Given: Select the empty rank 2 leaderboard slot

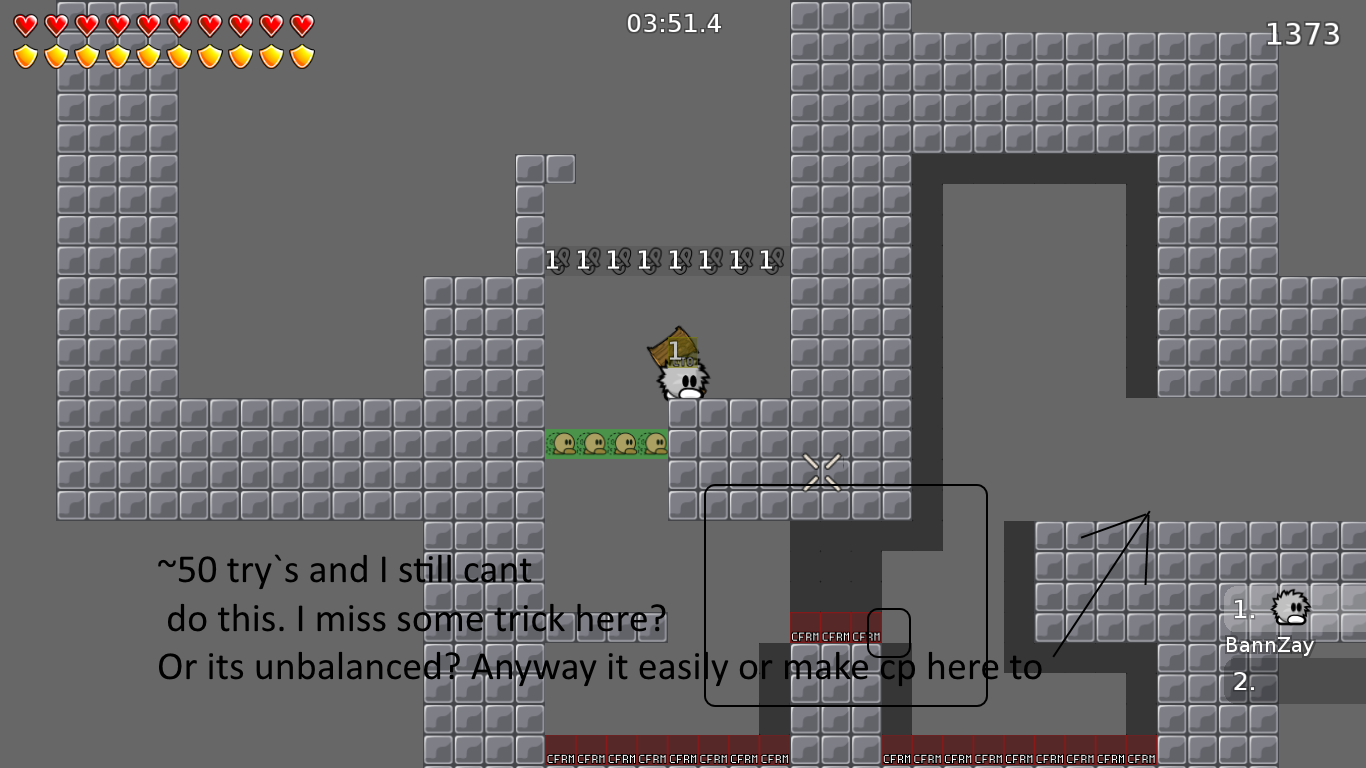Looking at the screenshot, I should 1244,684.
